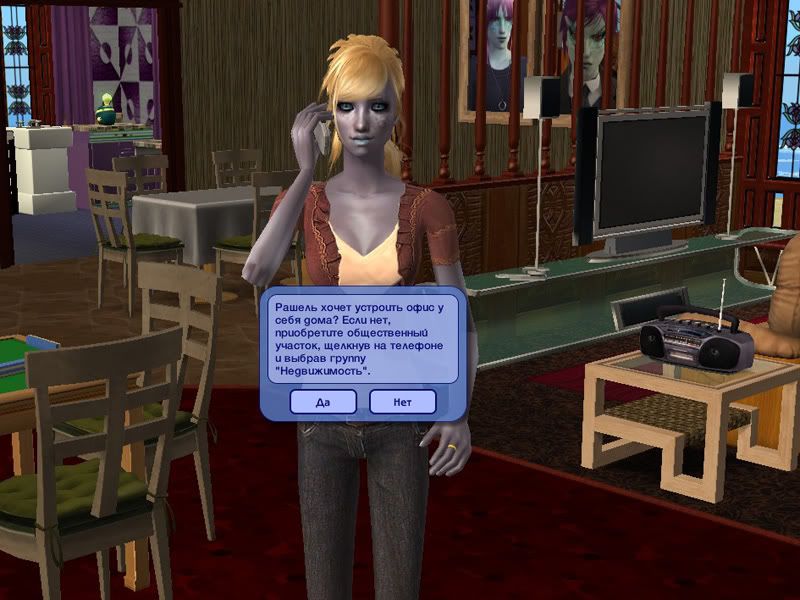Viewport: 800px width, 600px height.
Task: Confirm with the Да button
Action: click(x=323, y=402)
